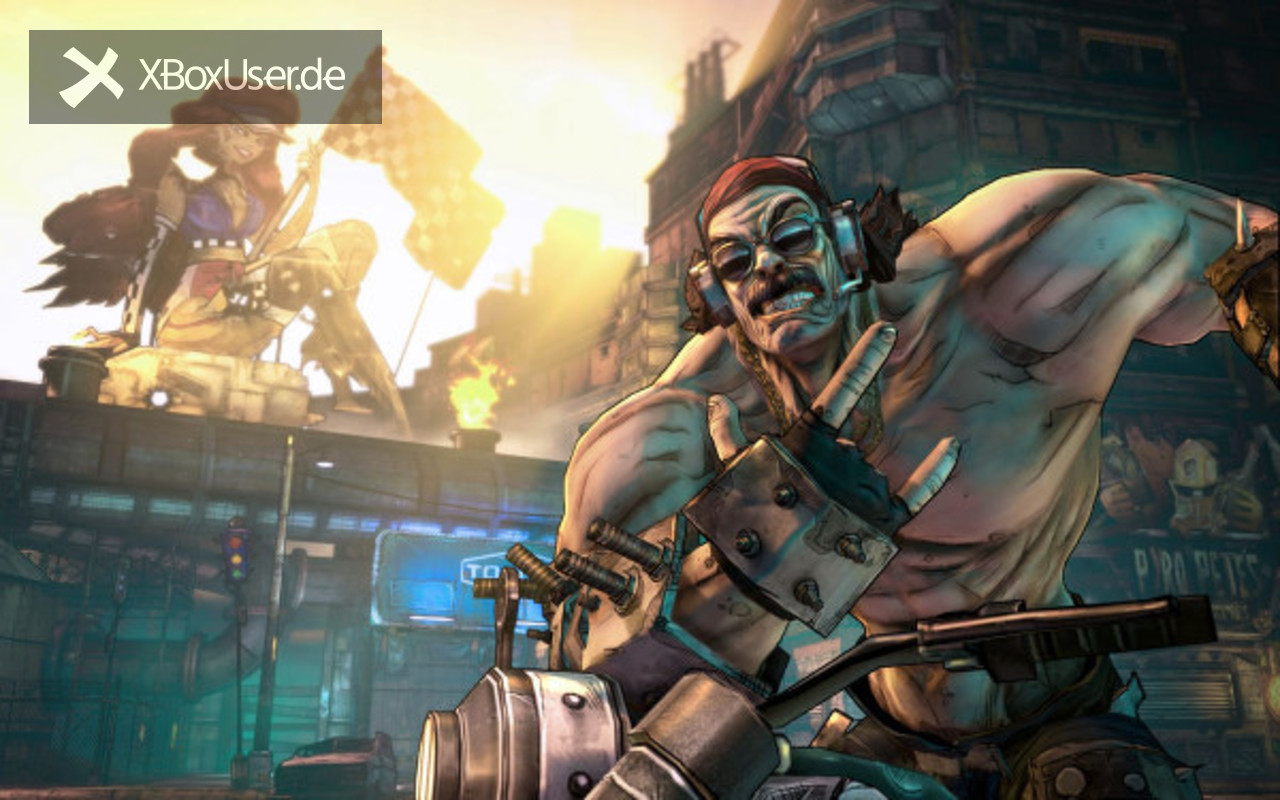
Task: Click the XBoxUser.de logo banner
Action: click(205, 77)
